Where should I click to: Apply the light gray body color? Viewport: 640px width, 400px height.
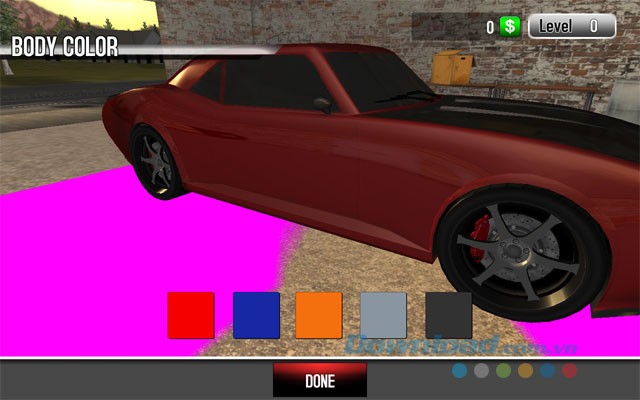[383, 315]
